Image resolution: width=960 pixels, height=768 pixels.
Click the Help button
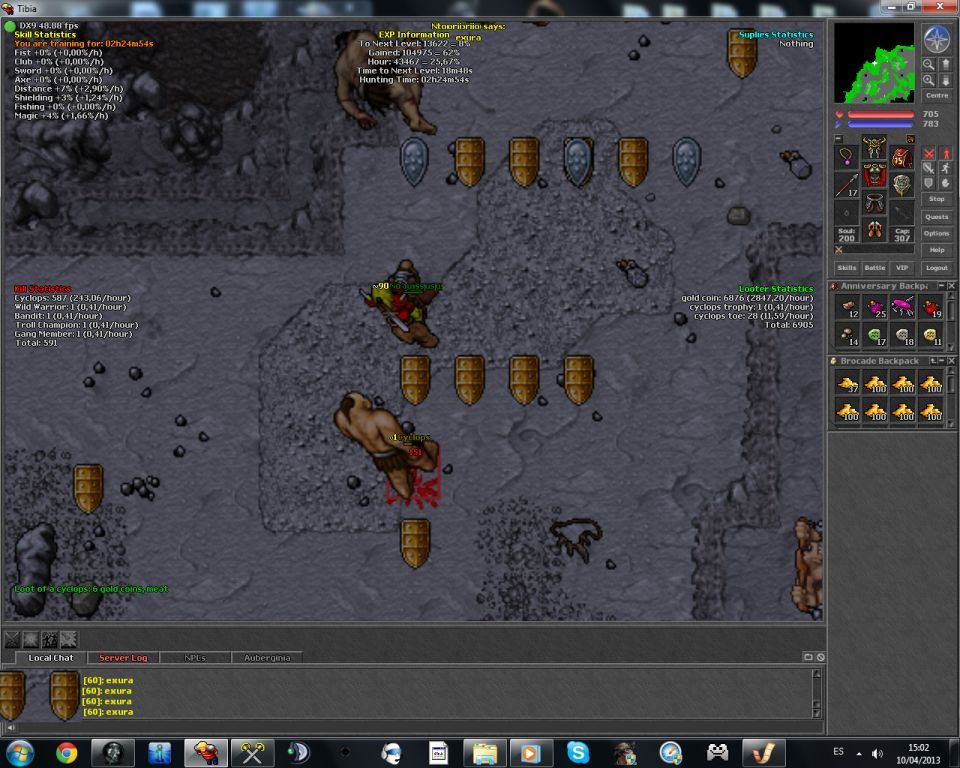tap(937, 250)
